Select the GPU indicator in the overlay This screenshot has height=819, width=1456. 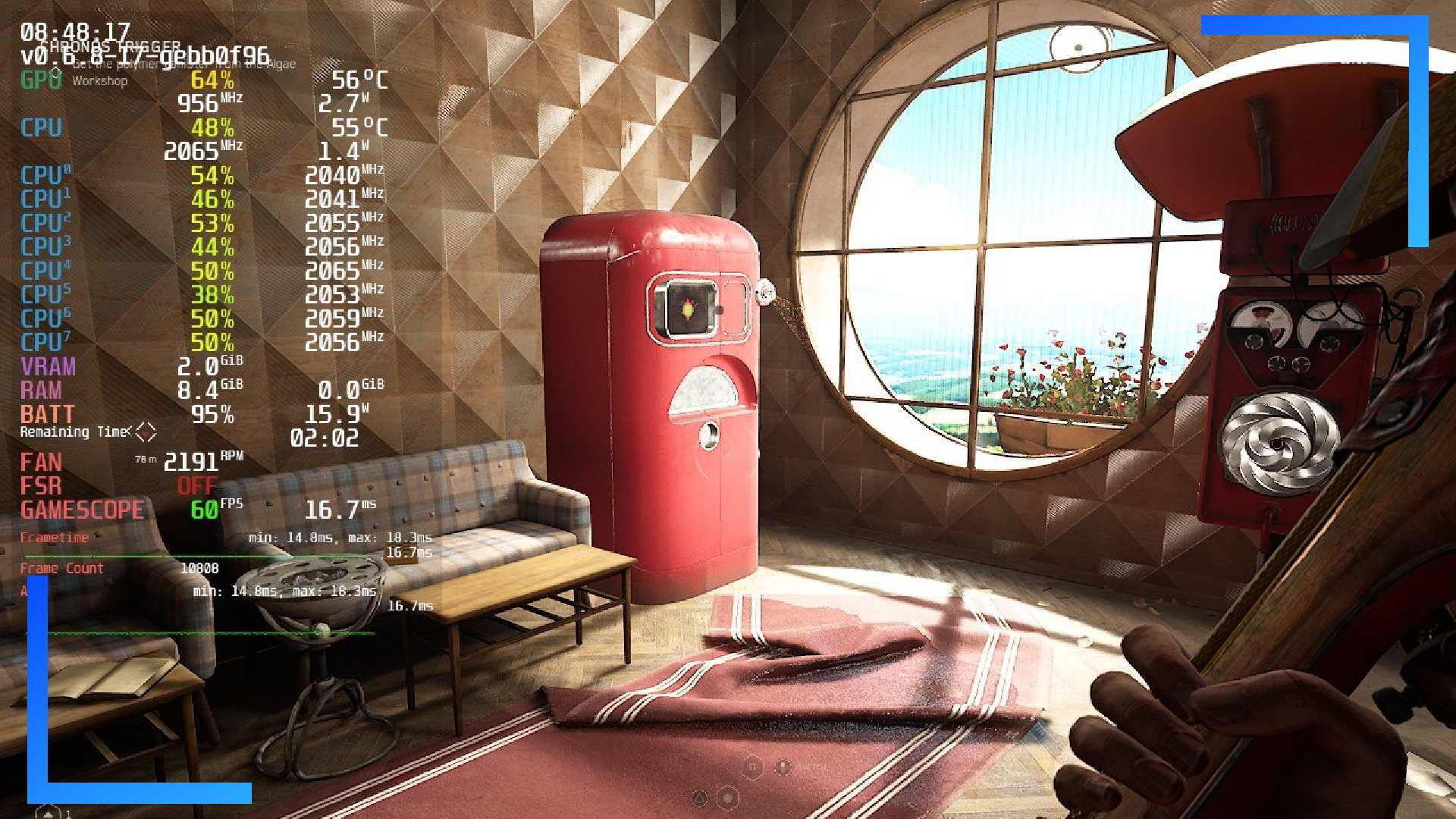39,78
